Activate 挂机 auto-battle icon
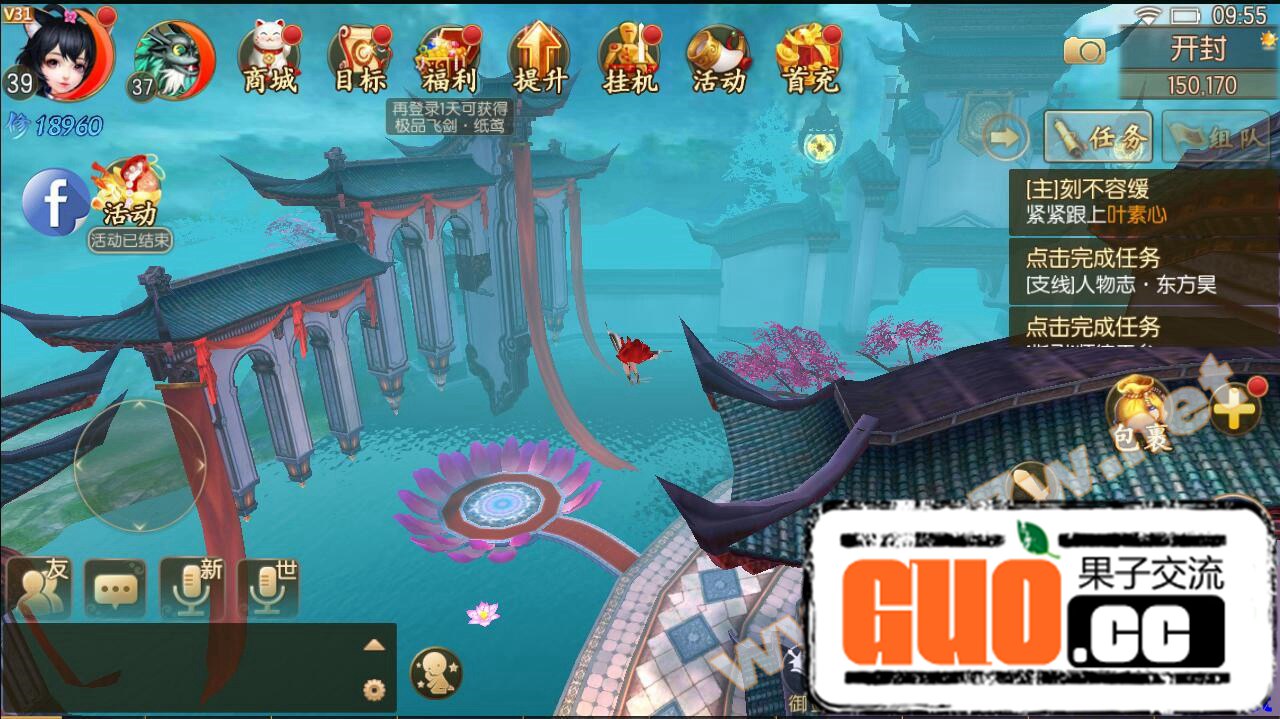 point(629,58)
